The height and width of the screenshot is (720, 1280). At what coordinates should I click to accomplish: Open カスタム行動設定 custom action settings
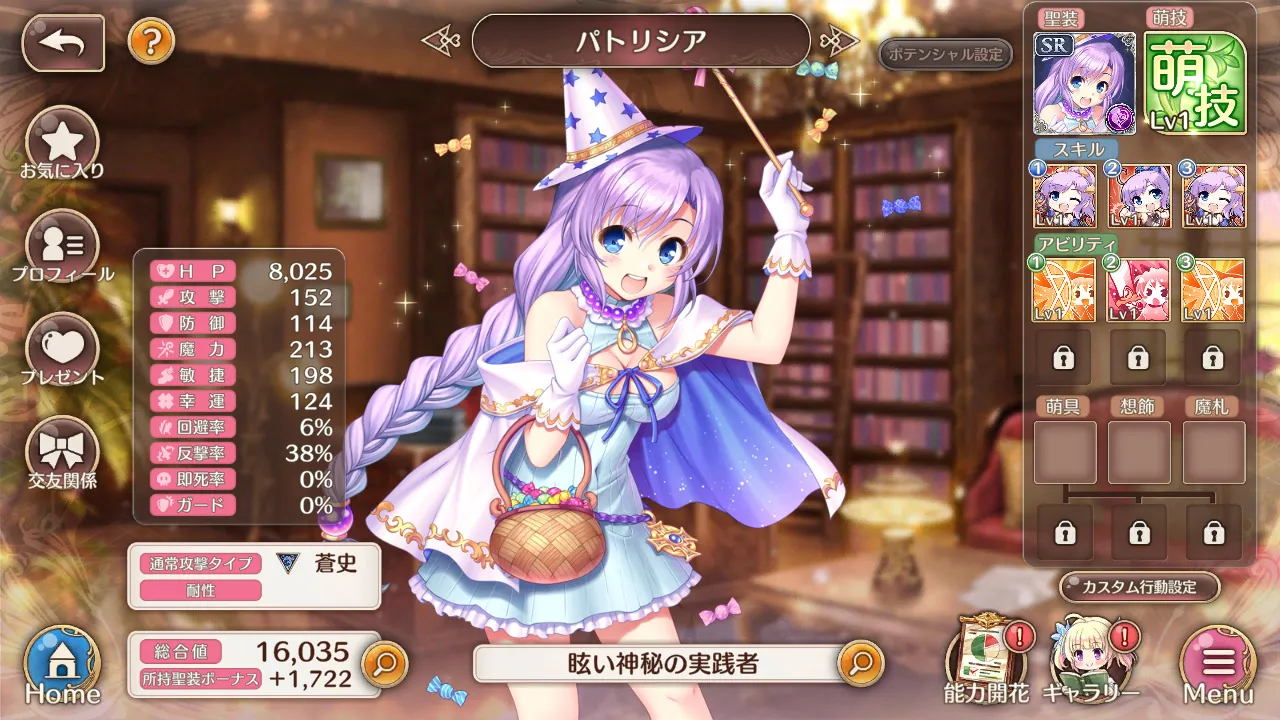tap(1140, 587)
